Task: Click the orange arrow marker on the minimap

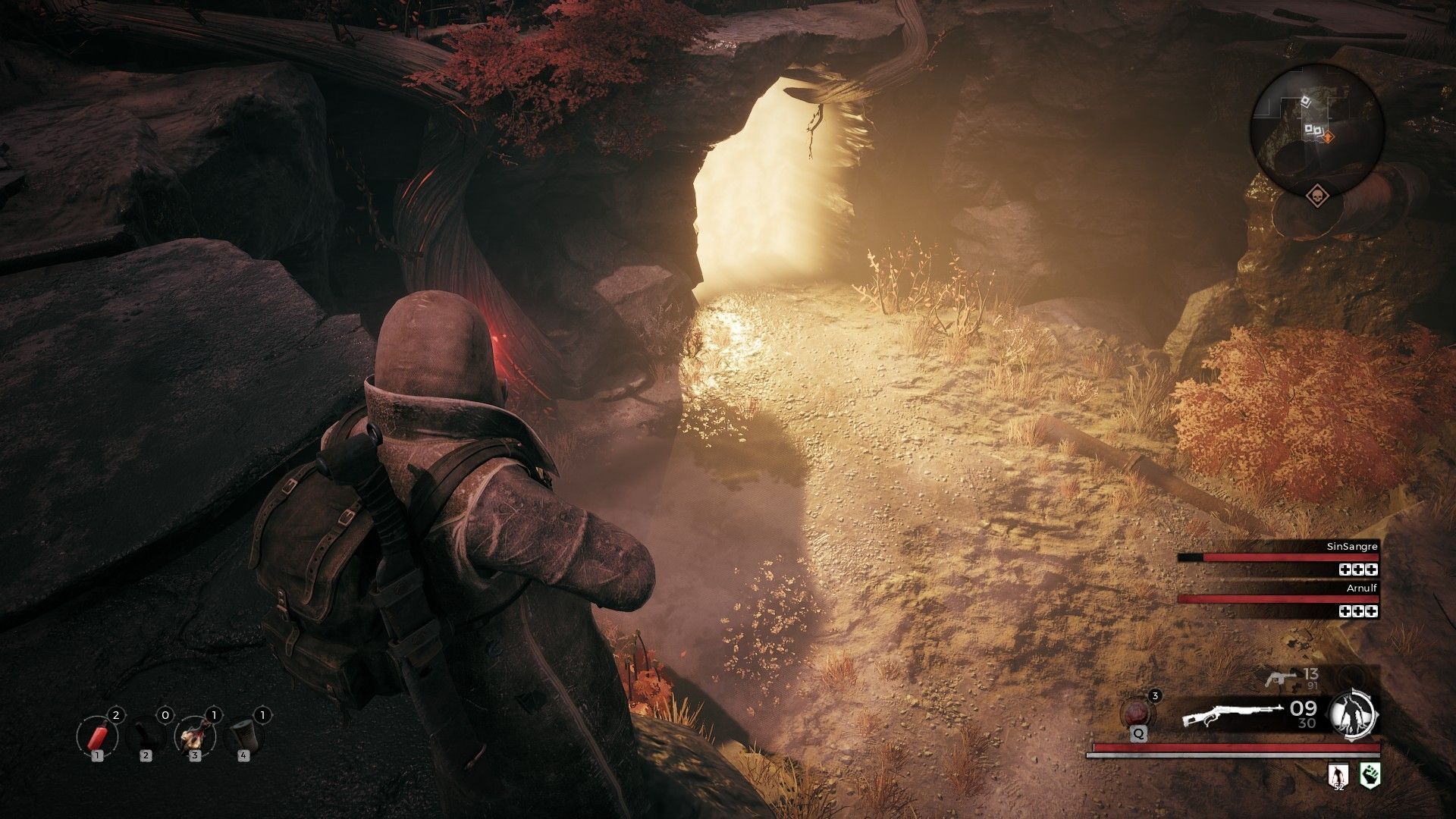Action: click(x=1328, y=136)
